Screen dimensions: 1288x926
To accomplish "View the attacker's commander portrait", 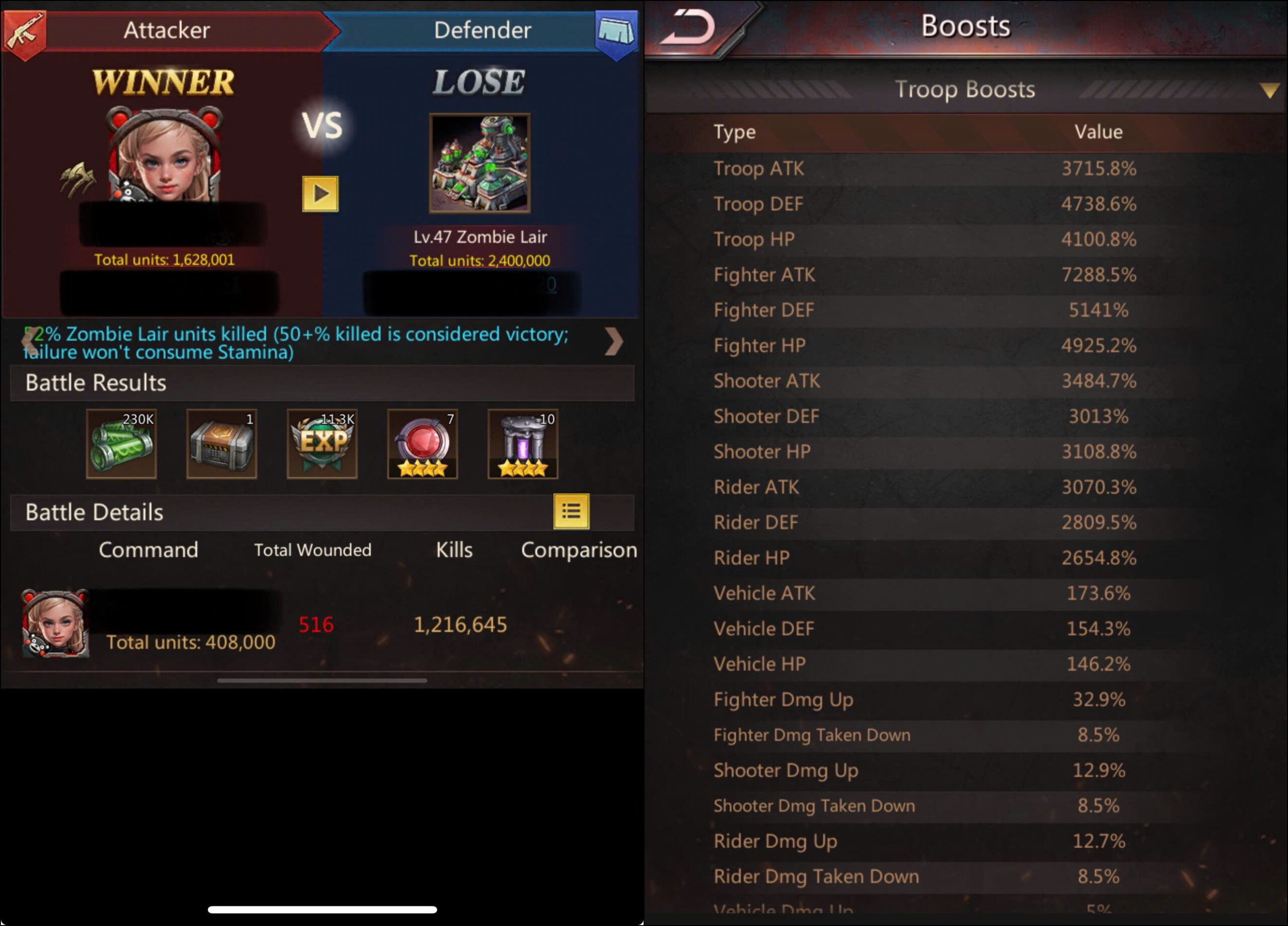I will (165, 156).
